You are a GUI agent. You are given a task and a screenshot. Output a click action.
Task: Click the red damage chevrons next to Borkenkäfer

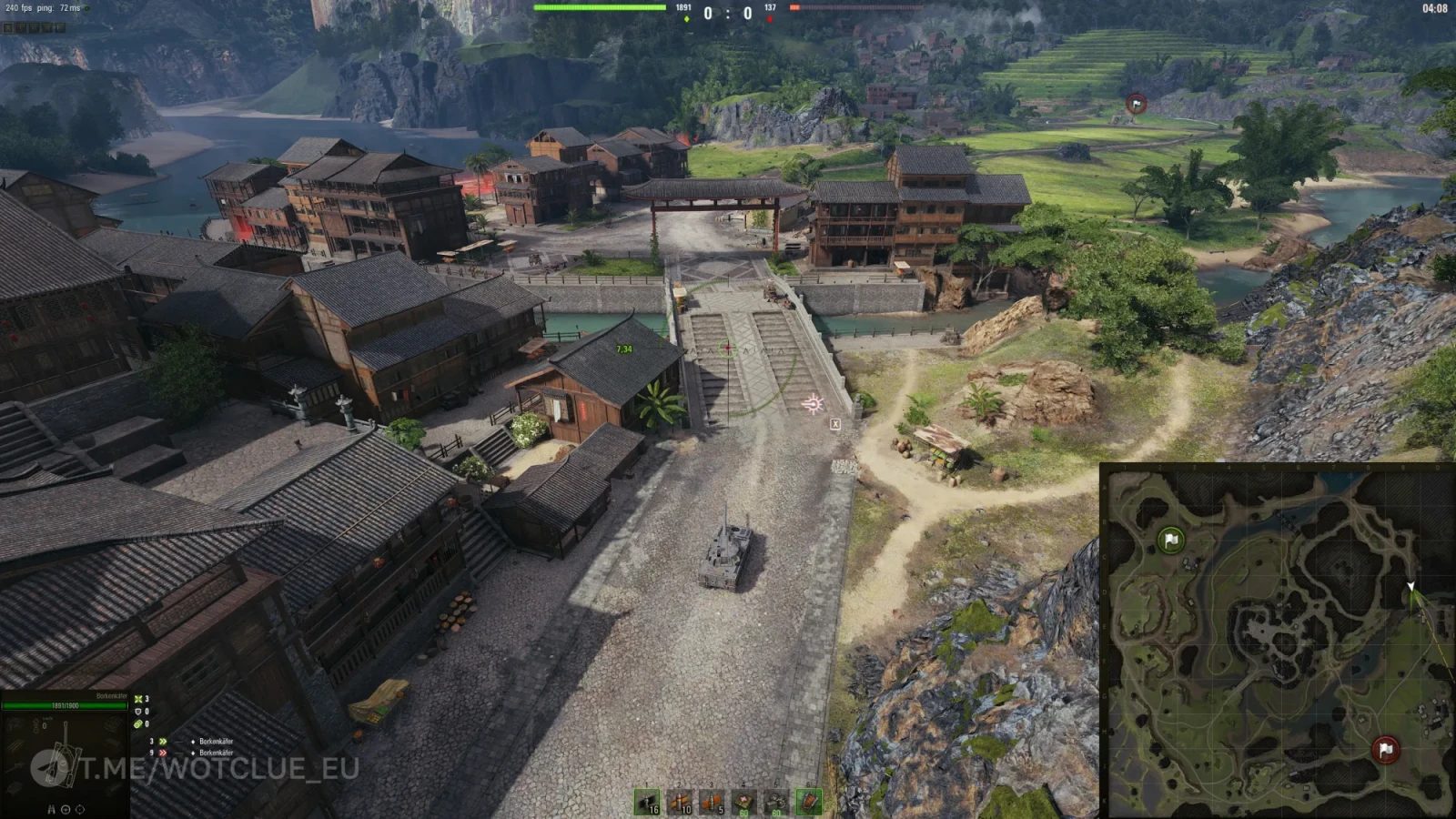(163, 753)
